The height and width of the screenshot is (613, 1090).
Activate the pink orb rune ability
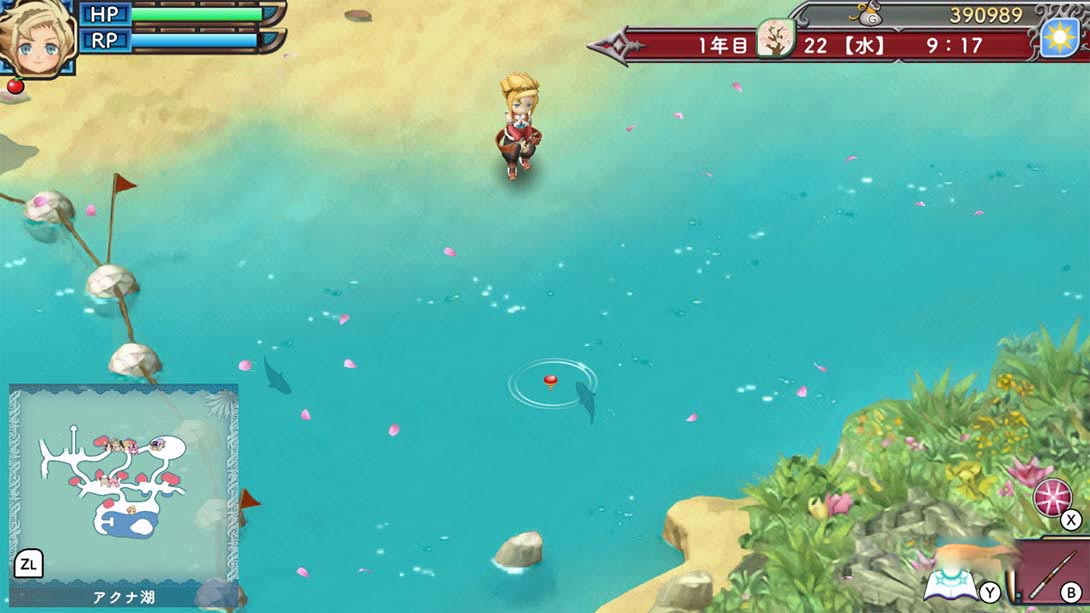point(1051,497)
